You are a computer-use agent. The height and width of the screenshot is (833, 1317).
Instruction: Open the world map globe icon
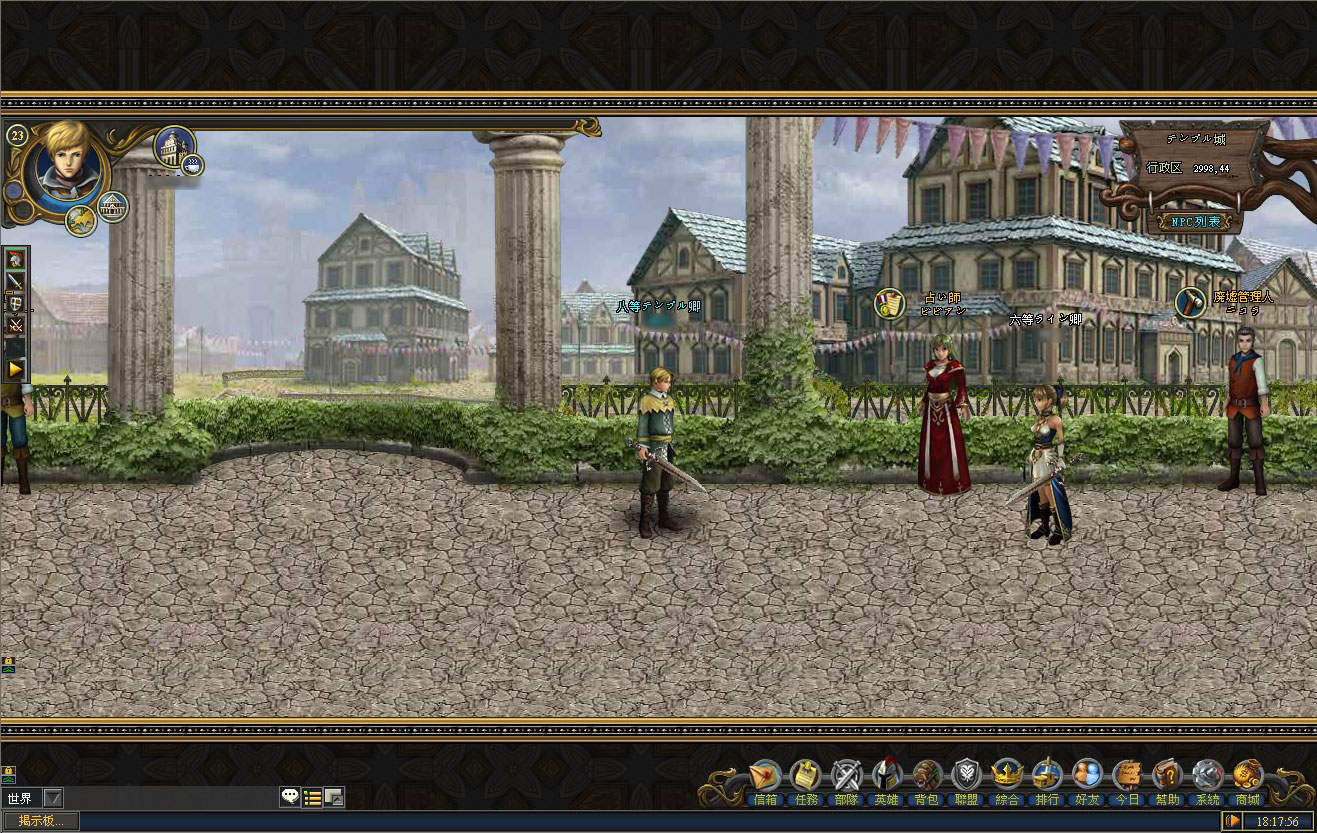point(81,219)
